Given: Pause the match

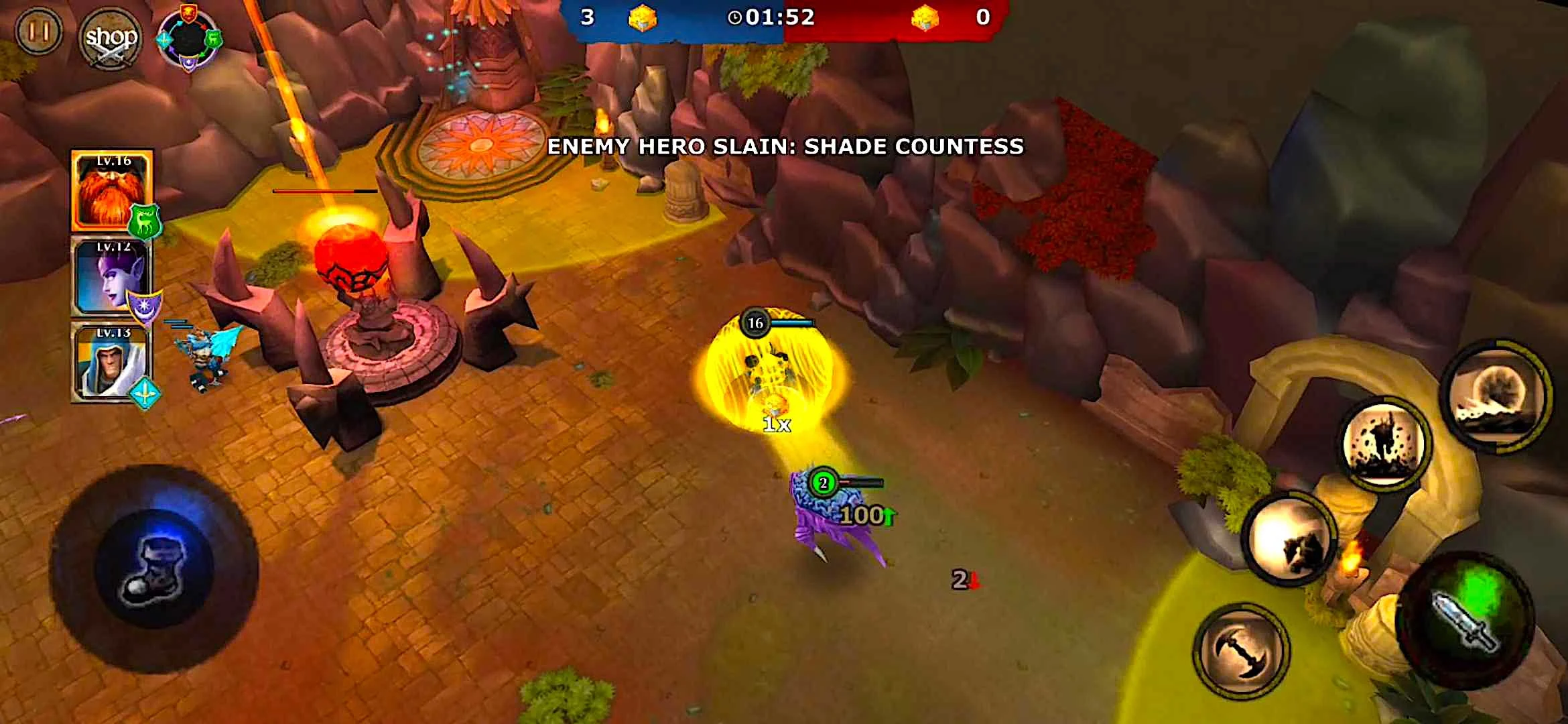Looking at the screenshot, I should click(x=38, y=32).
